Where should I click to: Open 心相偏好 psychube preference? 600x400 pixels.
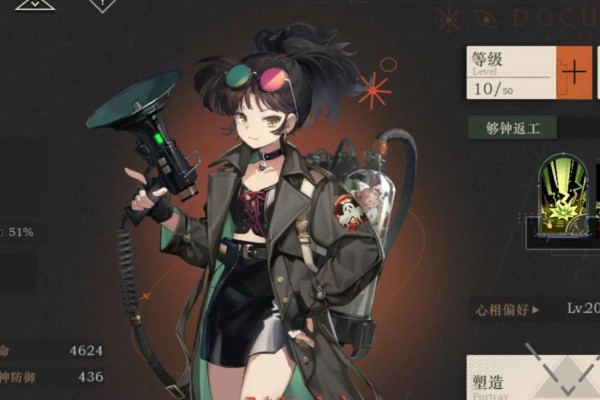[508, 310]
